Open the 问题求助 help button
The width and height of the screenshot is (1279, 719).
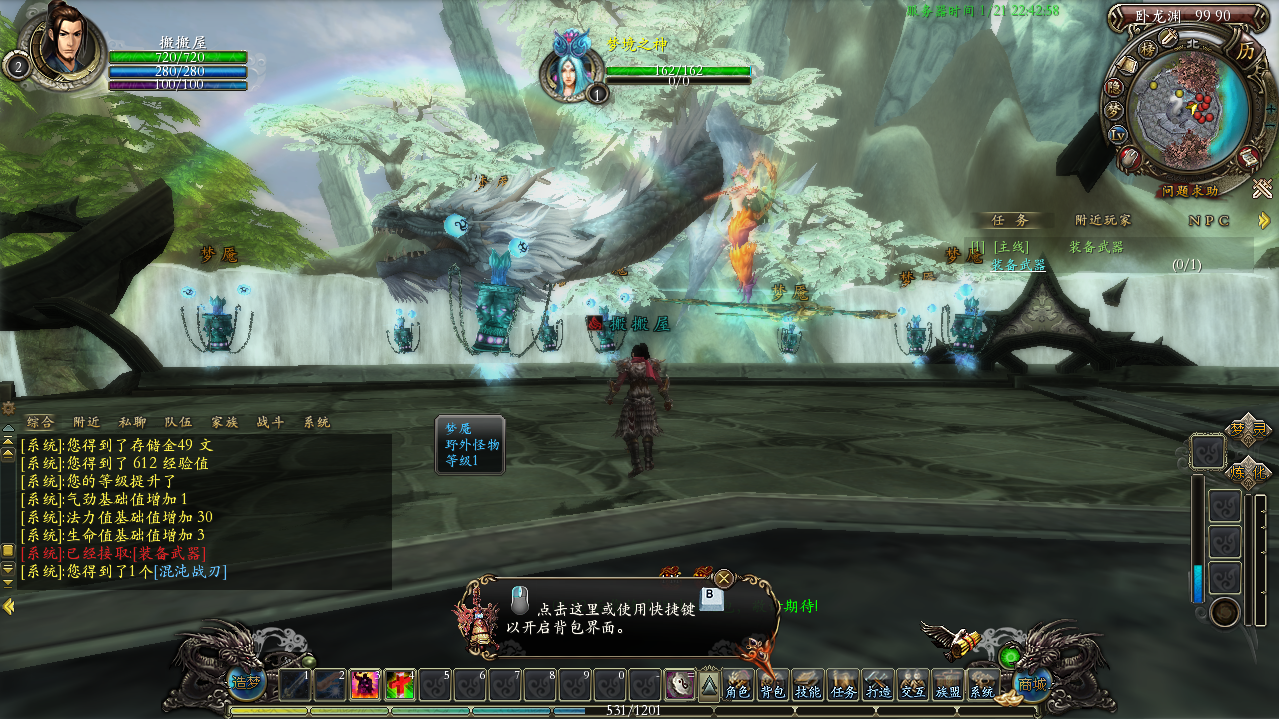pos(1190,191)
